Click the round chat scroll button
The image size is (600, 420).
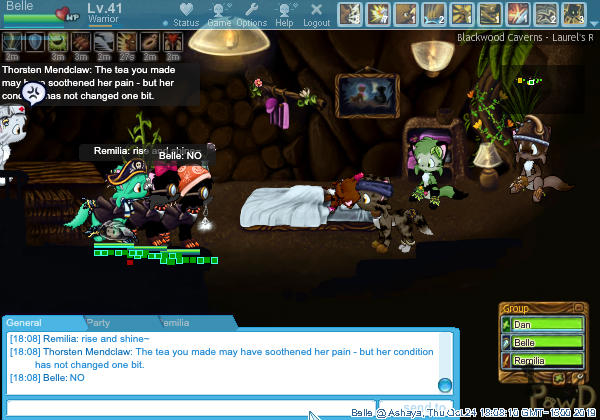coord(445,385)
